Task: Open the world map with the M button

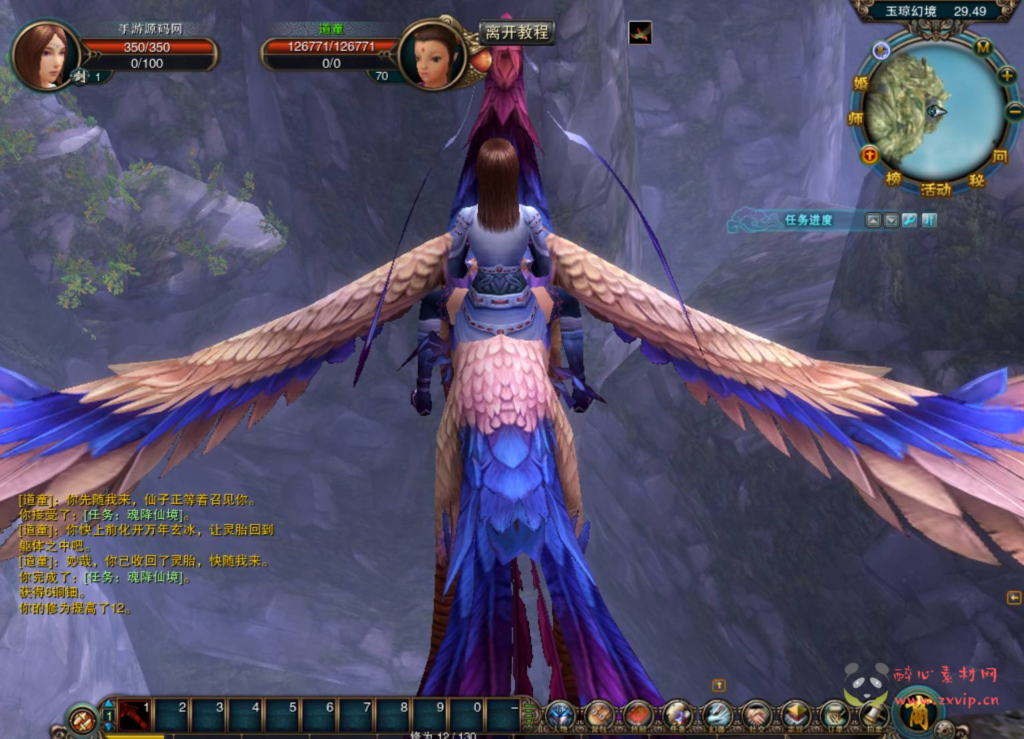Action: [983, 46]
